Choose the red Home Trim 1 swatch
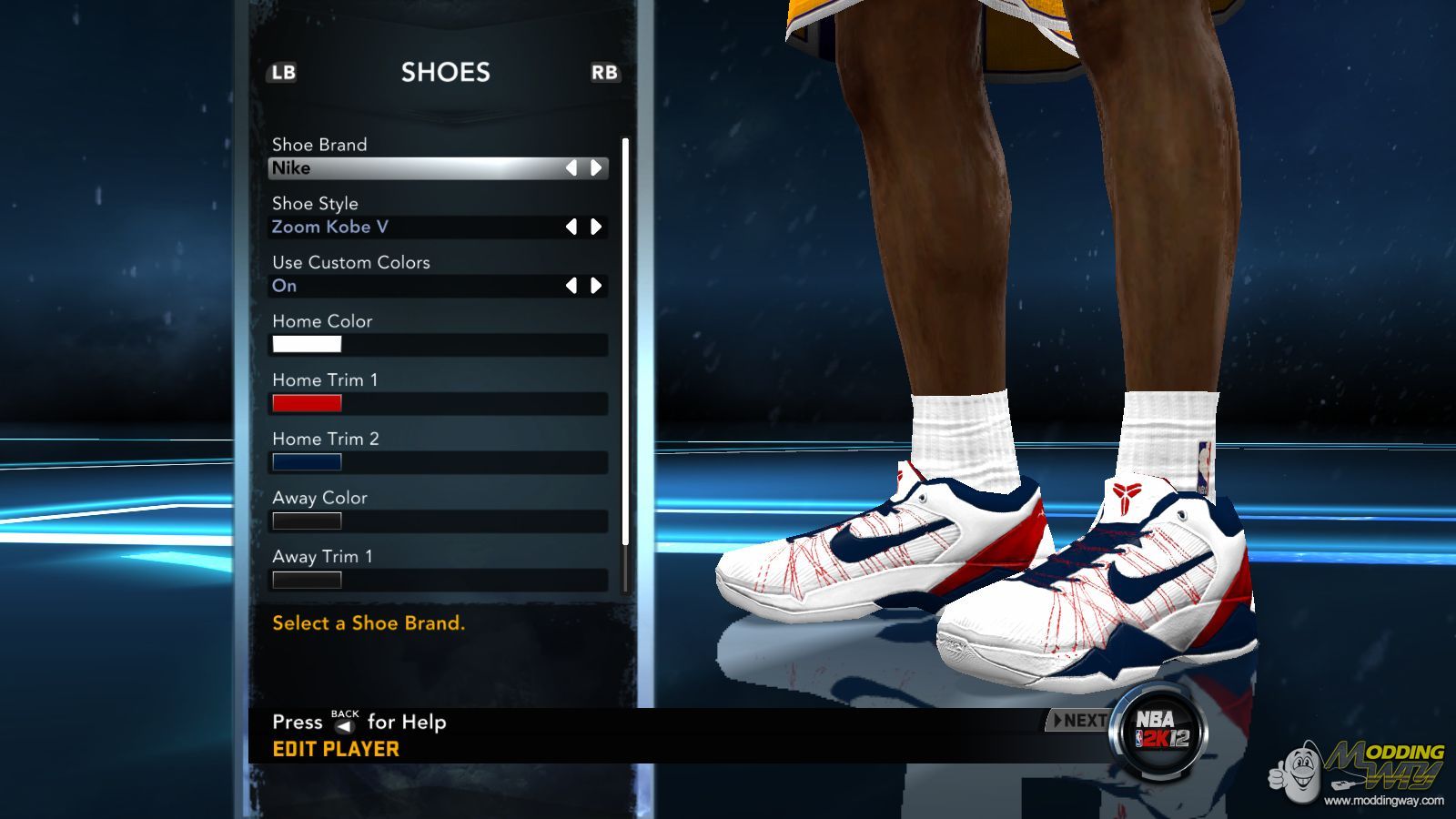 pos(307,403)
